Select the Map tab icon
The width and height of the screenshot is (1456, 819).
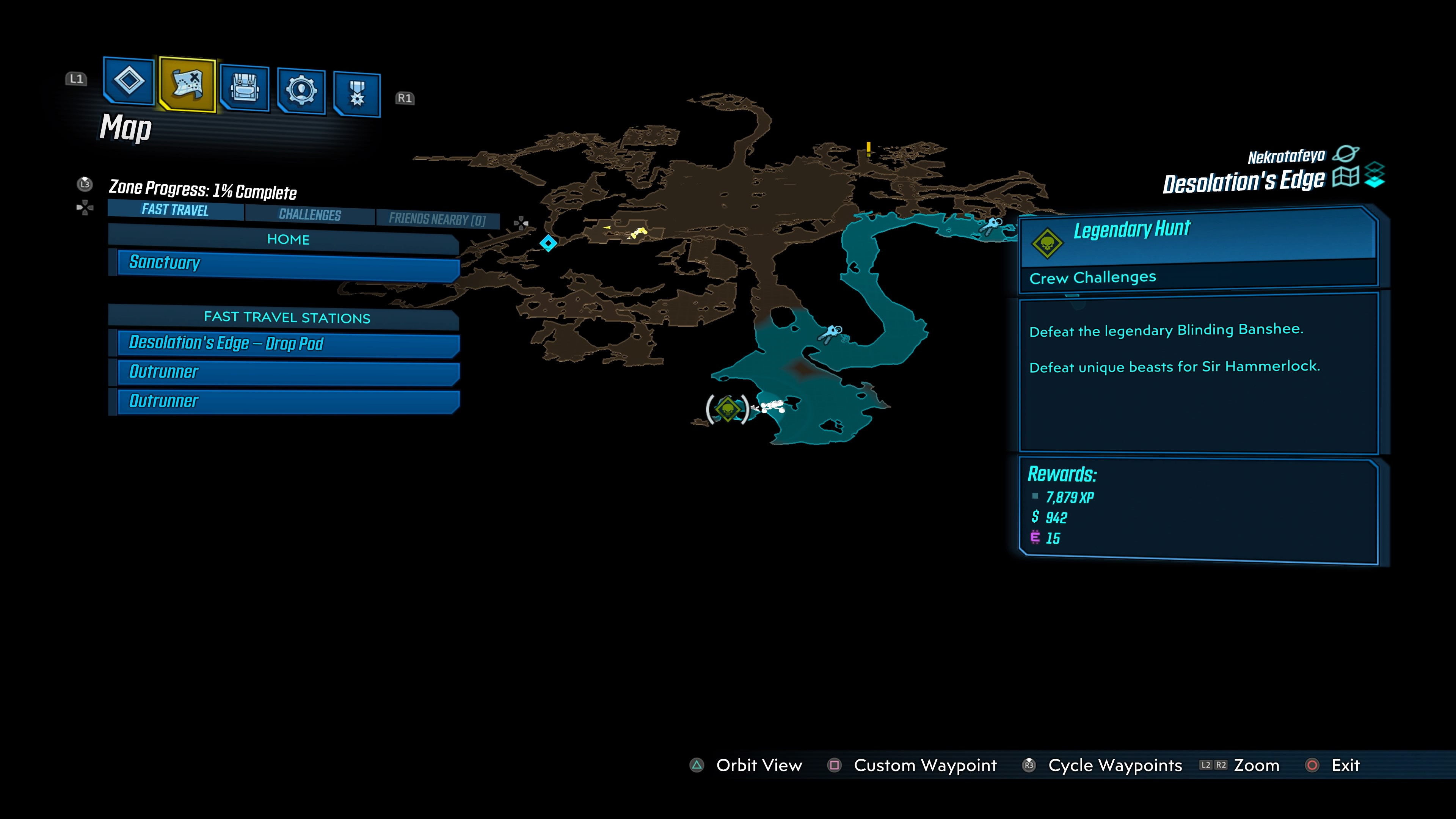pyautogui.click(x=187, y=84)
